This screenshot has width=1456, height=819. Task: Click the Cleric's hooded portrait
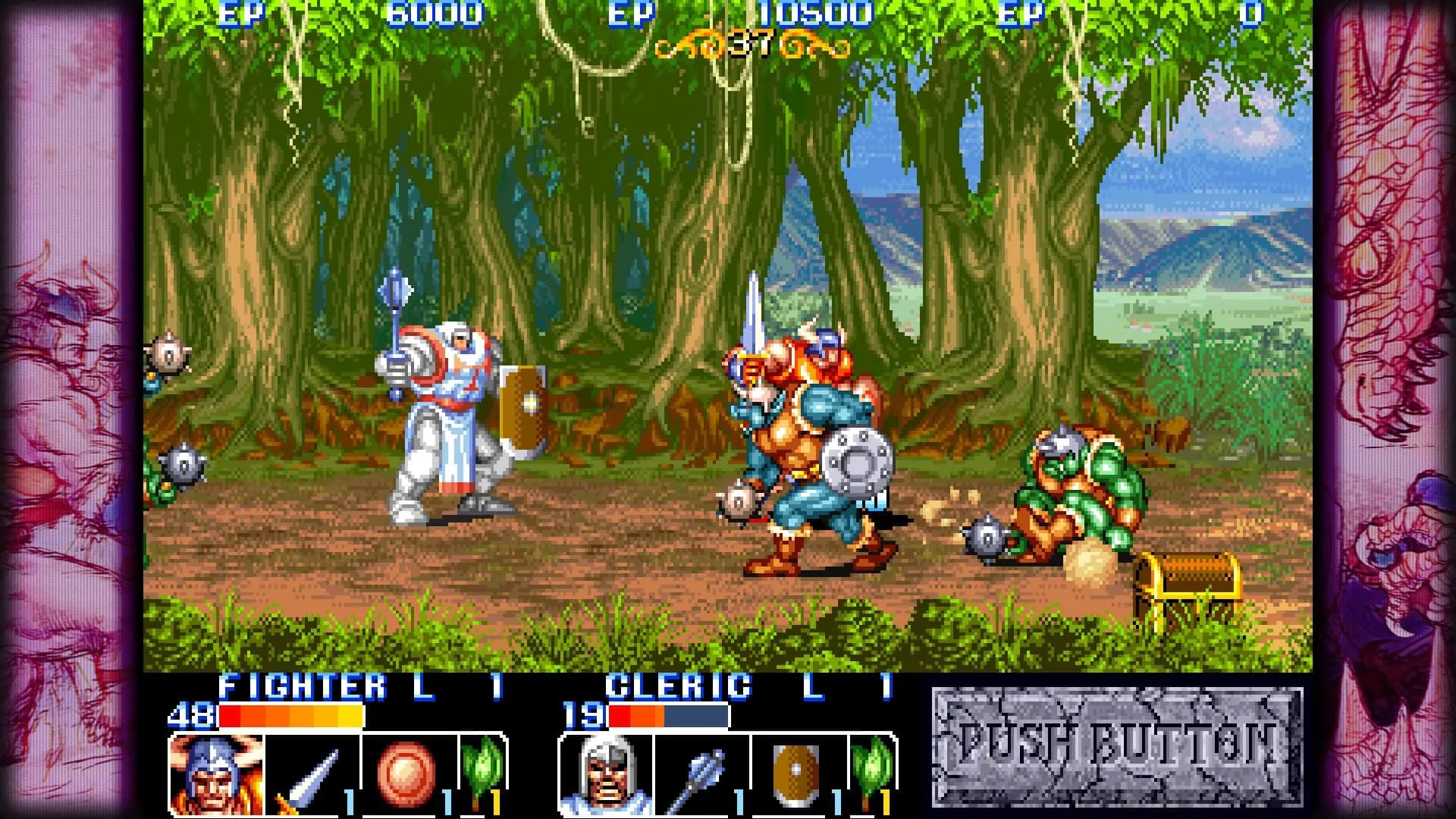pos(607,774)
